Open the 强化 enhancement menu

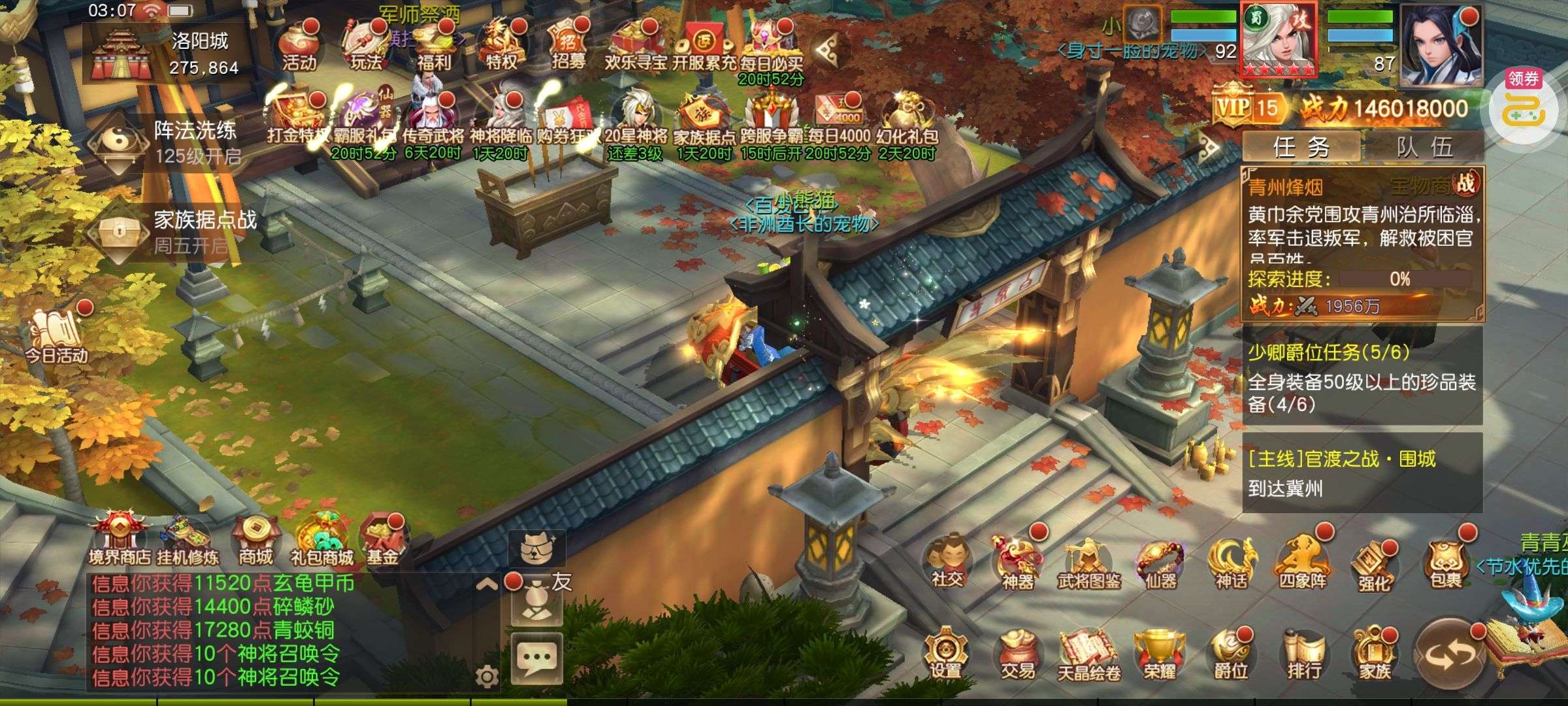tap(1374, 566)
